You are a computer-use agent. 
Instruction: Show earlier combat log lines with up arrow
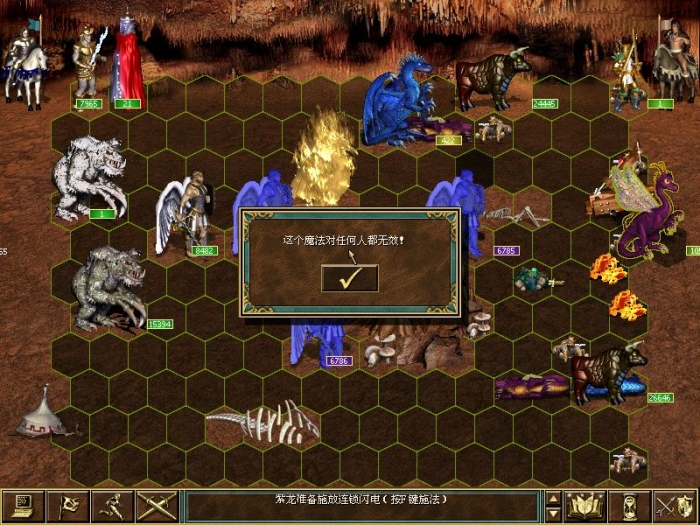click(x=553, y=498)
